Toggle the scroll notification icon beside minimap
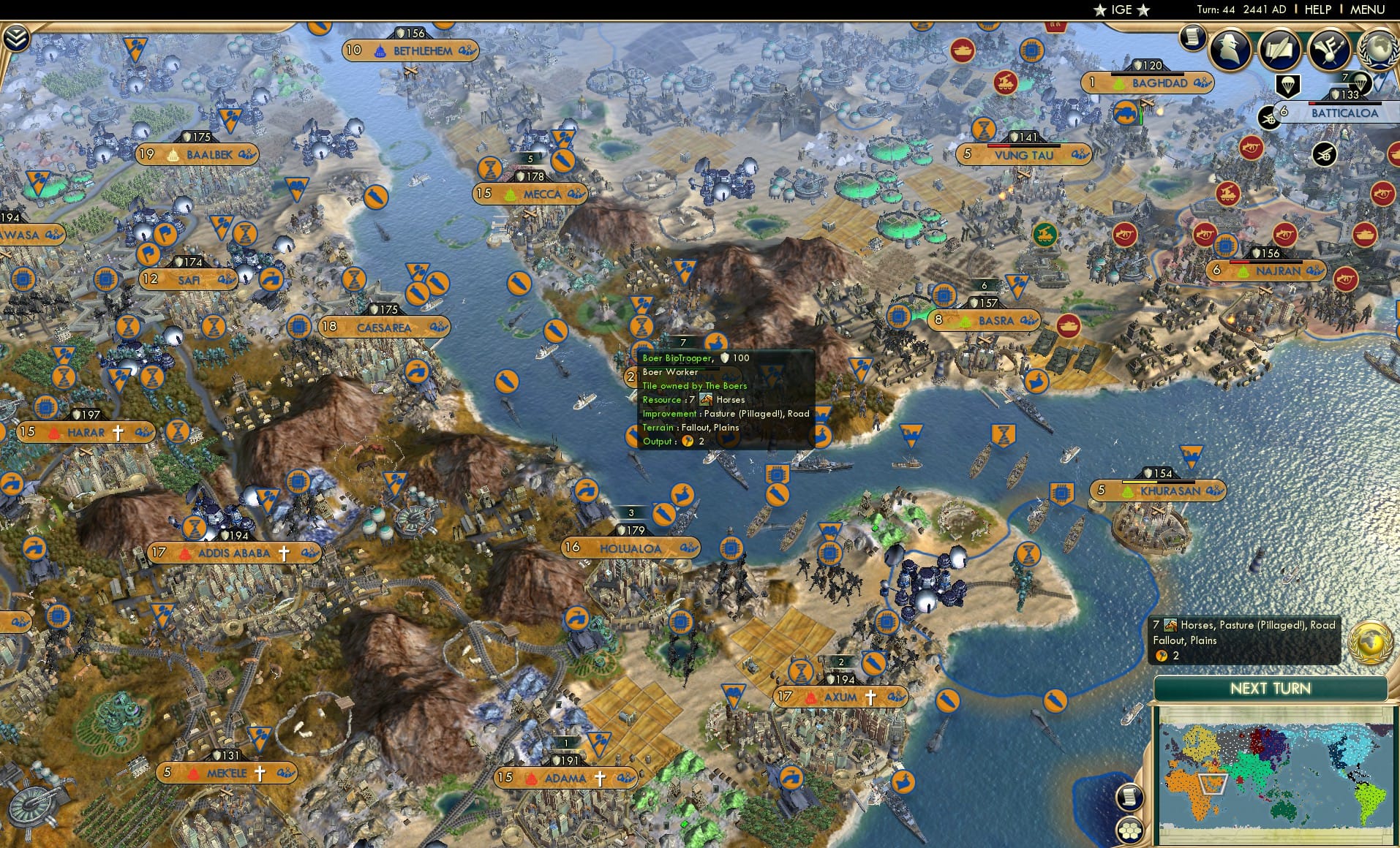 point(1129,798)
